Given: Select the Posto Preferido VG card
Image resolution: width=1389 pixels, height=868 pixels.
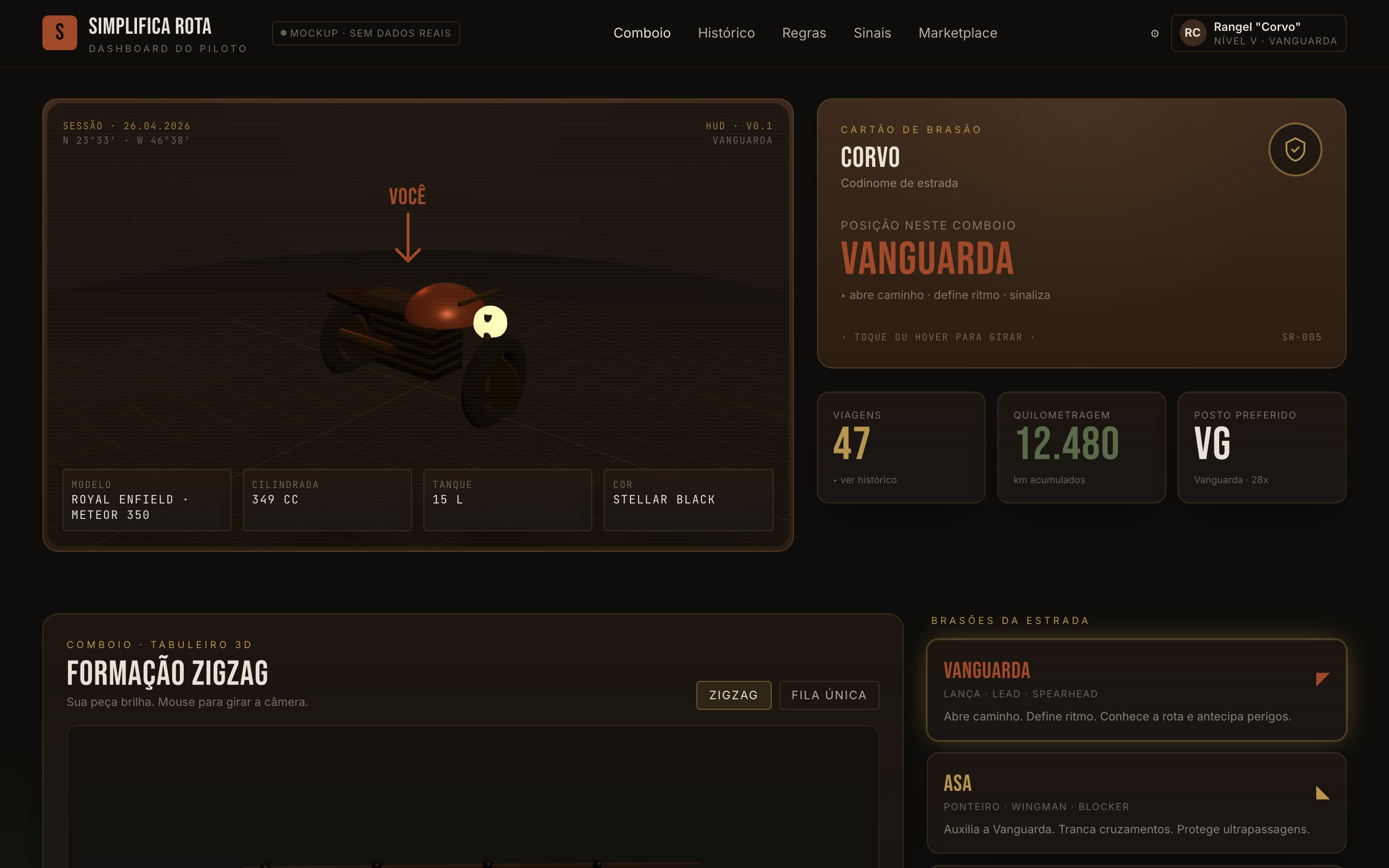Looking at the screenshot, I should [1262, 447].
